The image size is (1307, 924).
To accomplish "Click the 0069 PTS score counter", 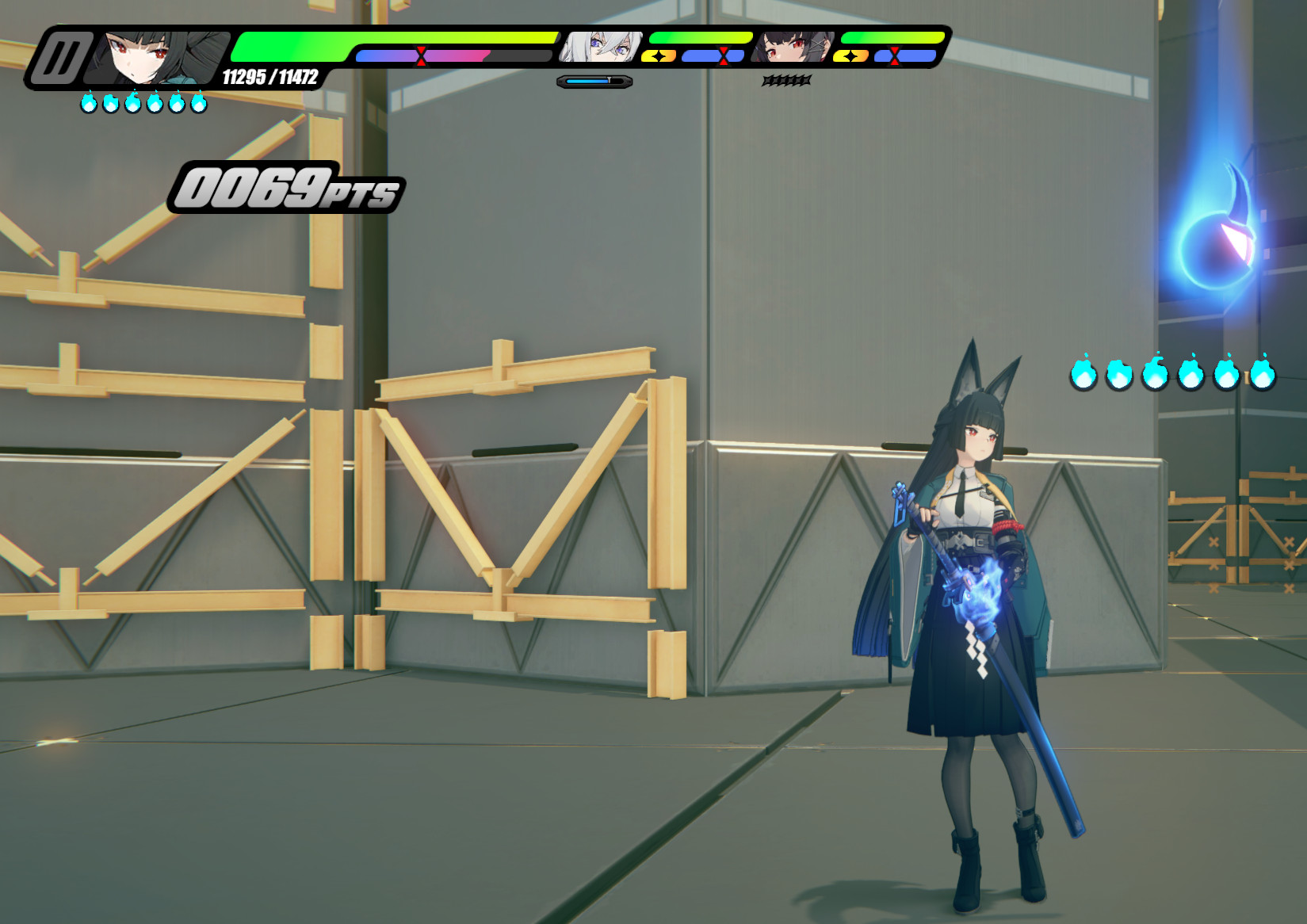I will point(289,188).
